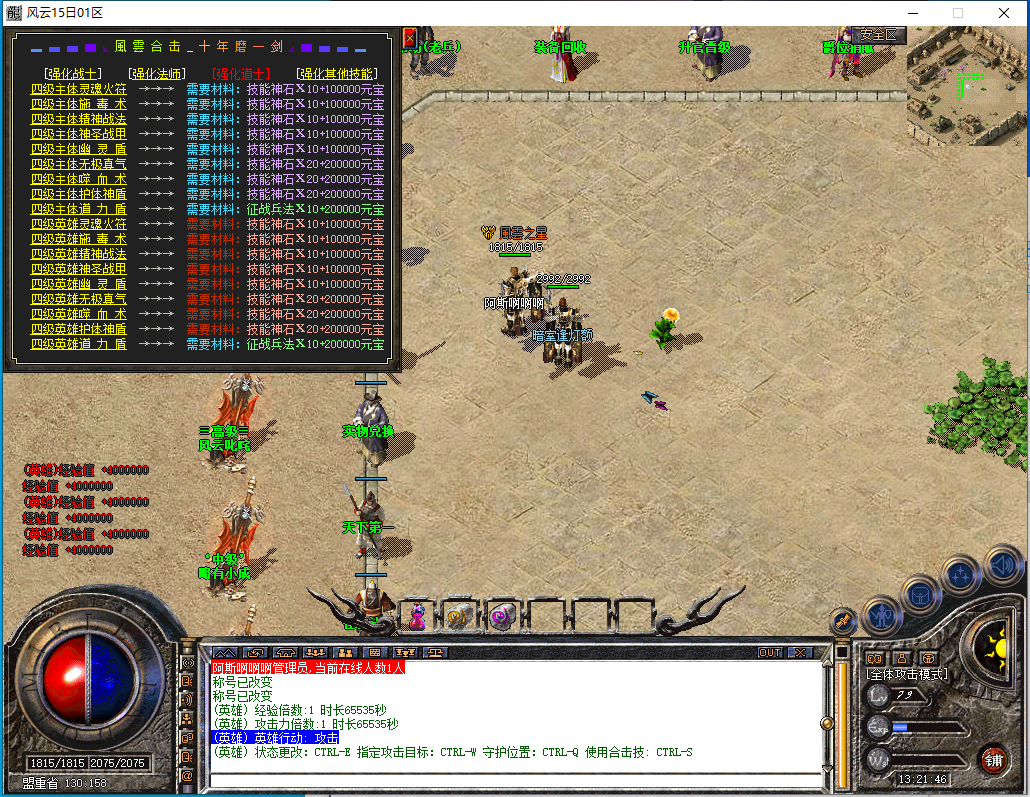Pick the 四级英雄灵魂火符 upgrade link

[x=79, y=224]
